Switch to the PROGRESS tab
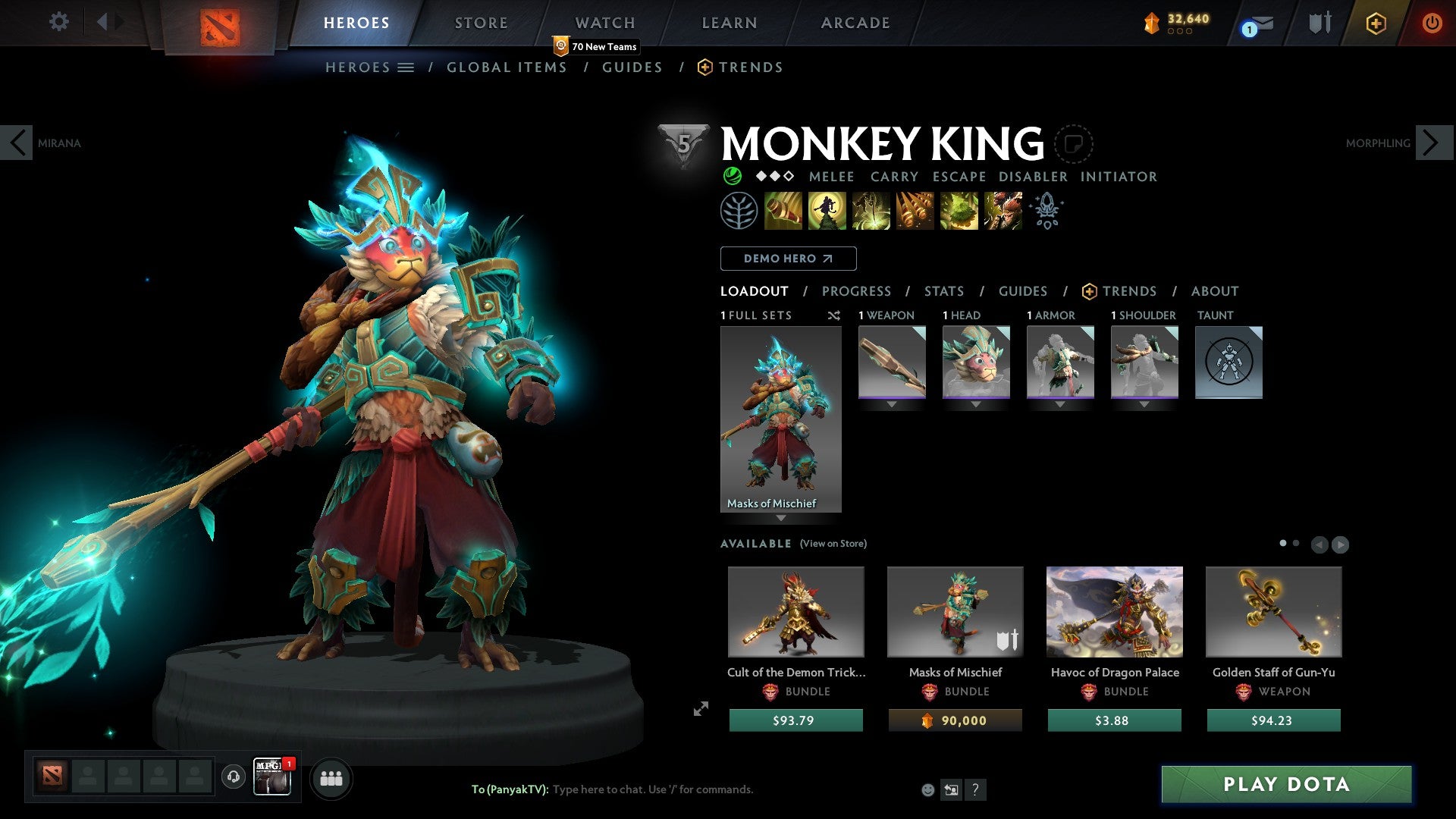 click(857, 291)
